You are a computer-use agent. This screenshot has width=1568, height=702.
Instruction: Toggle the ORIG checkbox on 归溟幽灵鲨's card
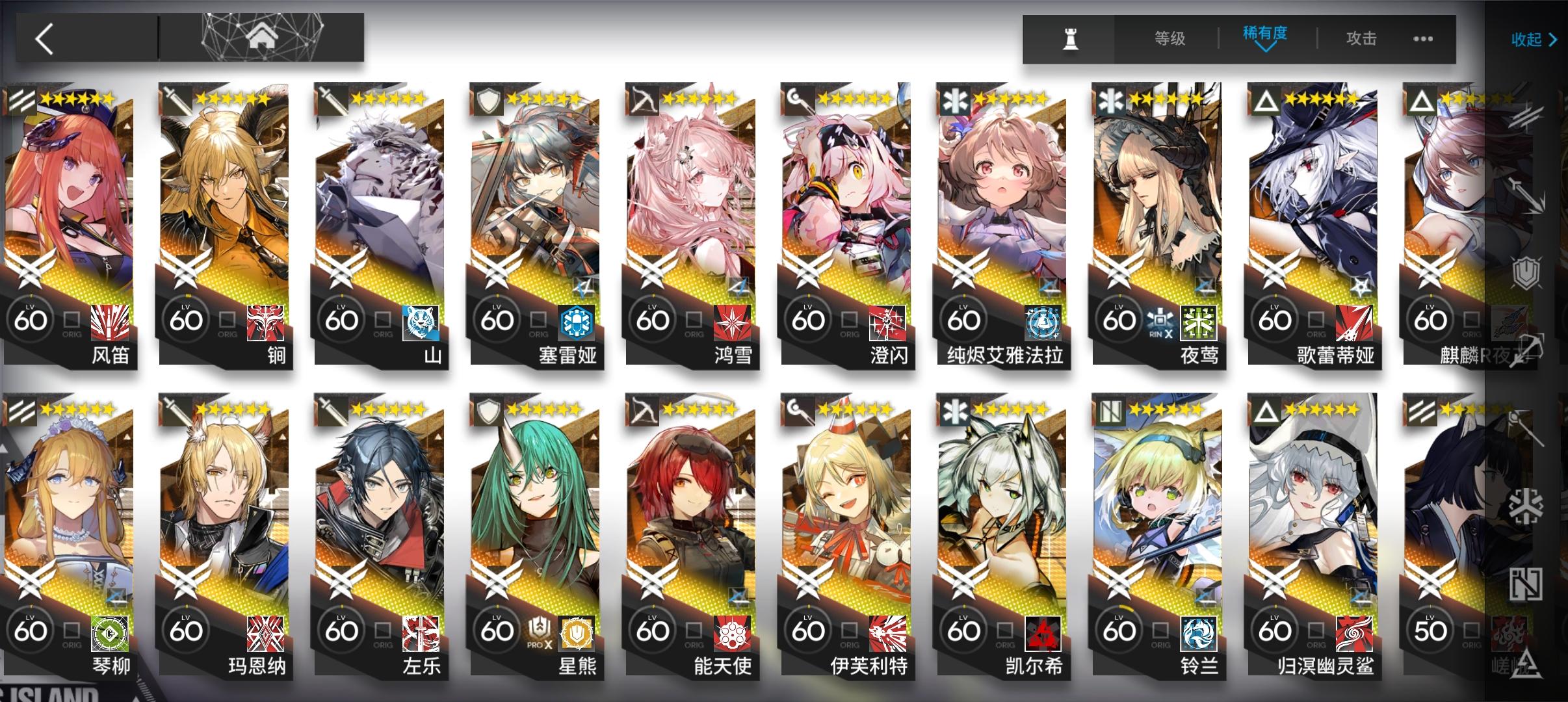point(1314,629)
